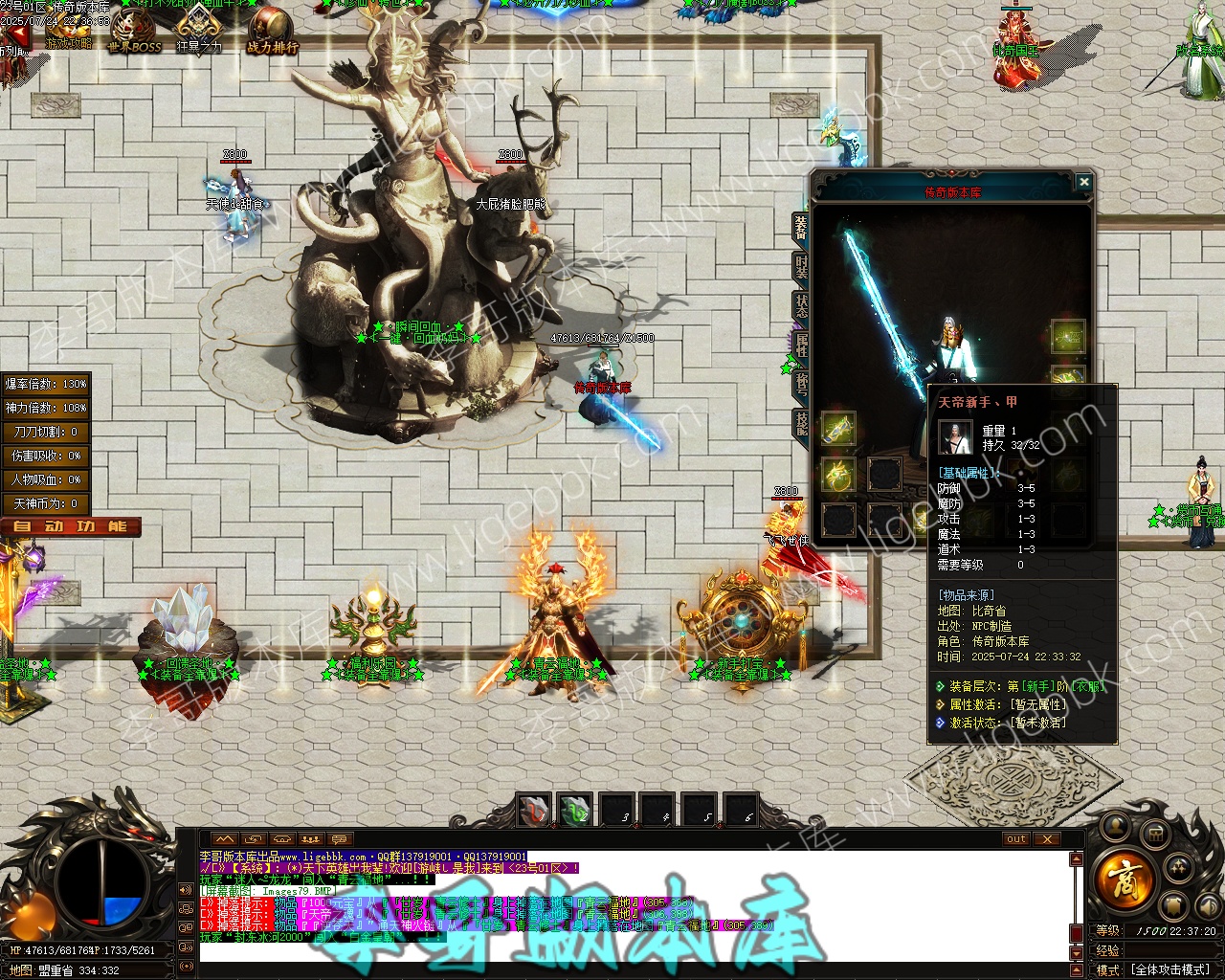The width and height of the screenshot is (1225, 980).
Task: Open the 自动功能 auto function menu
Action: tap(71, 526)
